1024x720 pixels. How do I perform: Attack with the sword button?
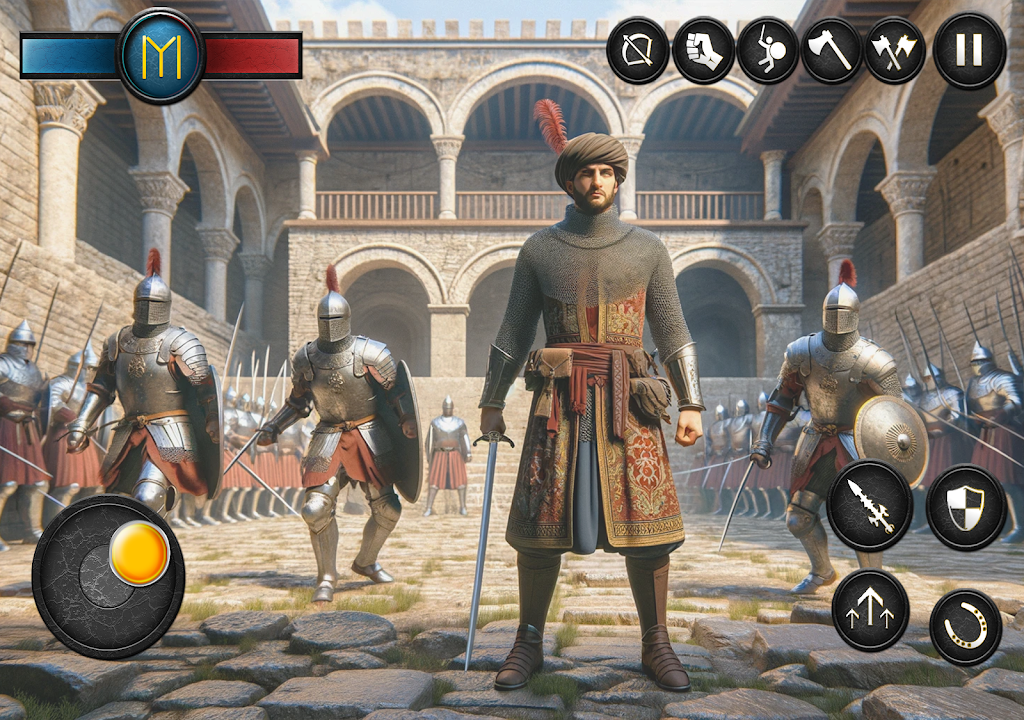[x=869, y=506]
